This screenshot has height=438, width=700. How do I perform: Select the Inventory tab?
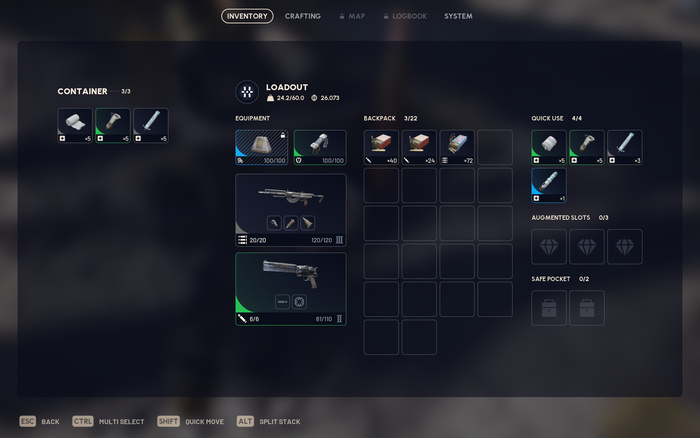[x=247, y=16]
